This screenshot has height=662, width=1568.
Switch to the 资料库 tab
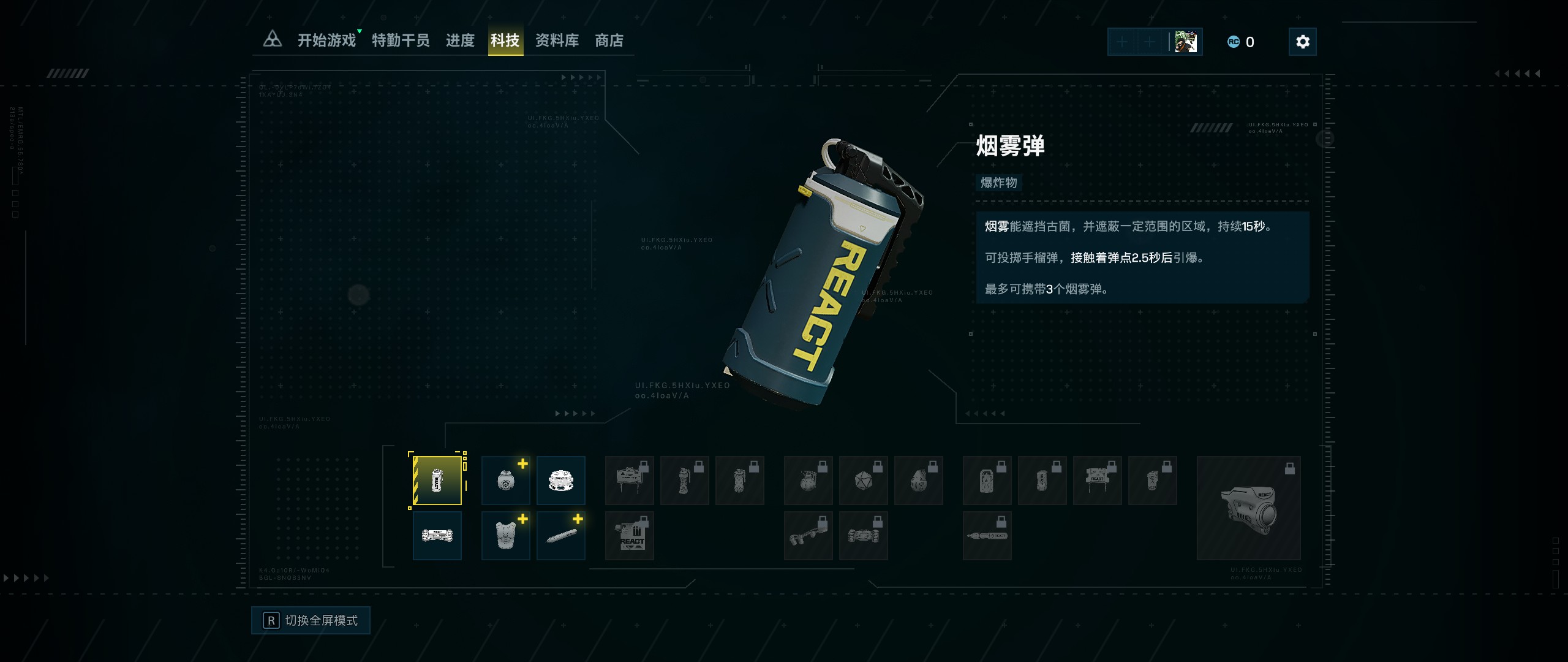click(x=558, y=40)
